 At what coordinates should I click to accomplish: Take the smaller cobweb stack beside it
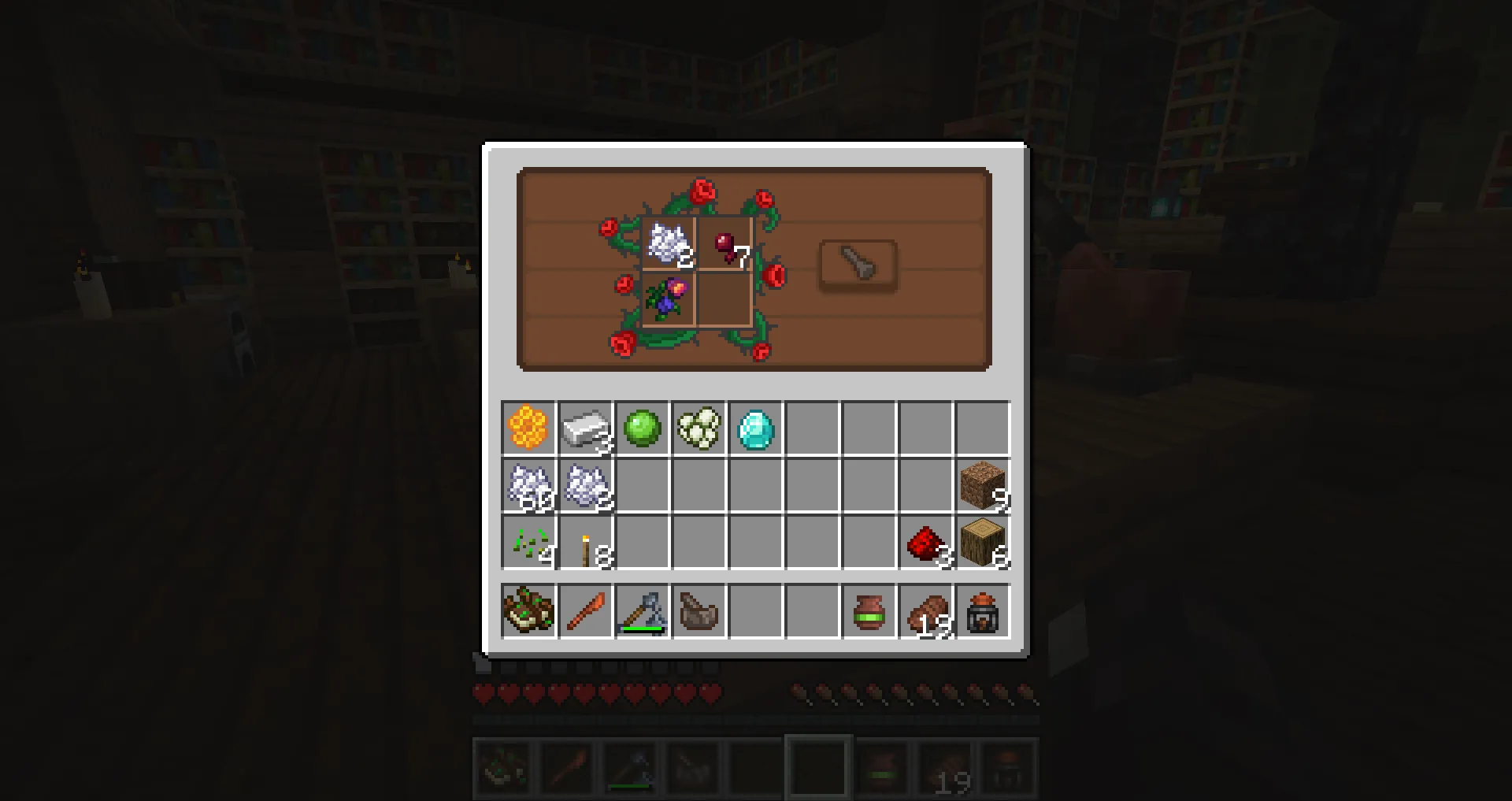click(586, 486)
